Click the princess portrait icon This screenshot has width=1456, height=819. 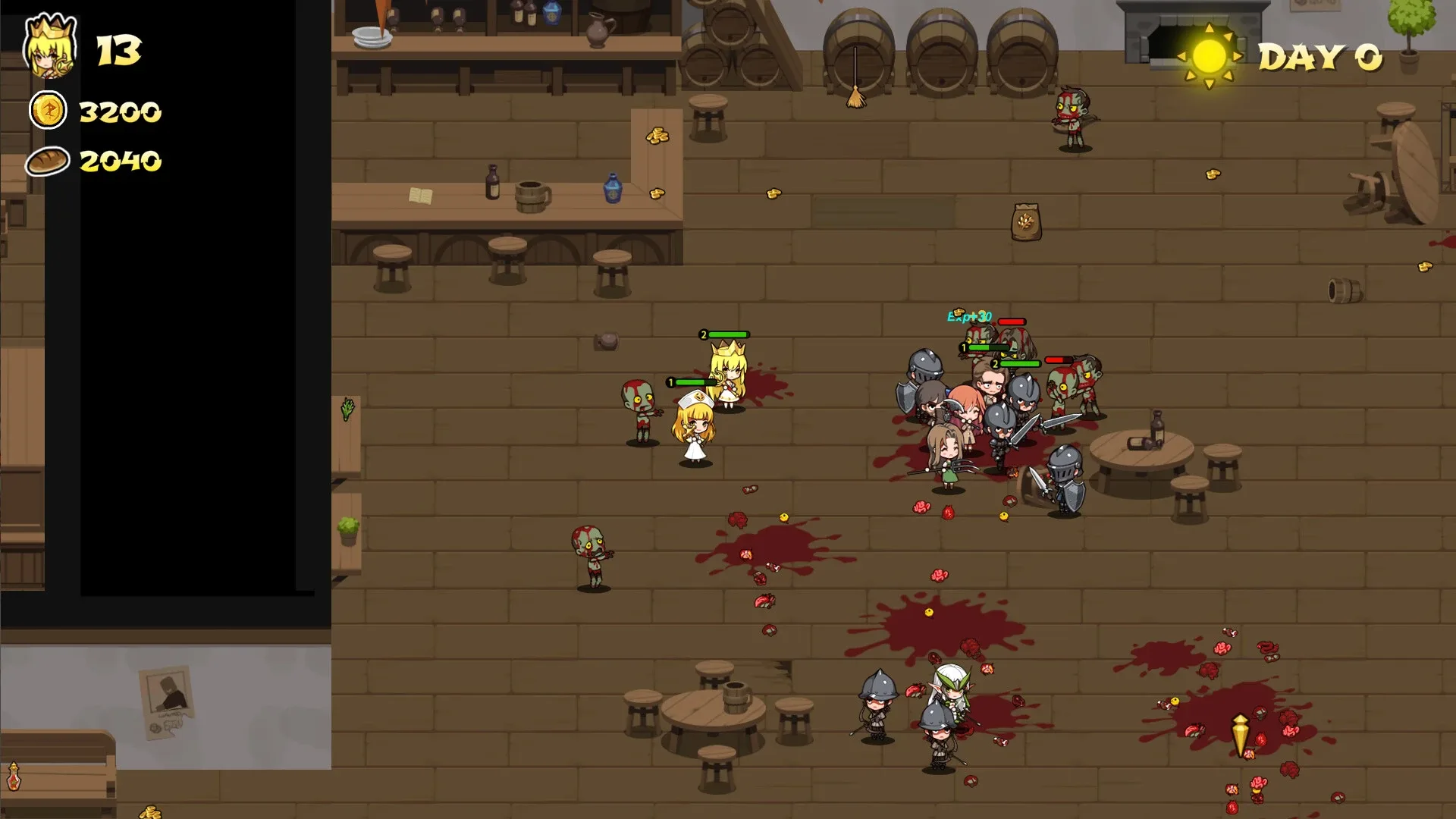[49, 47]
